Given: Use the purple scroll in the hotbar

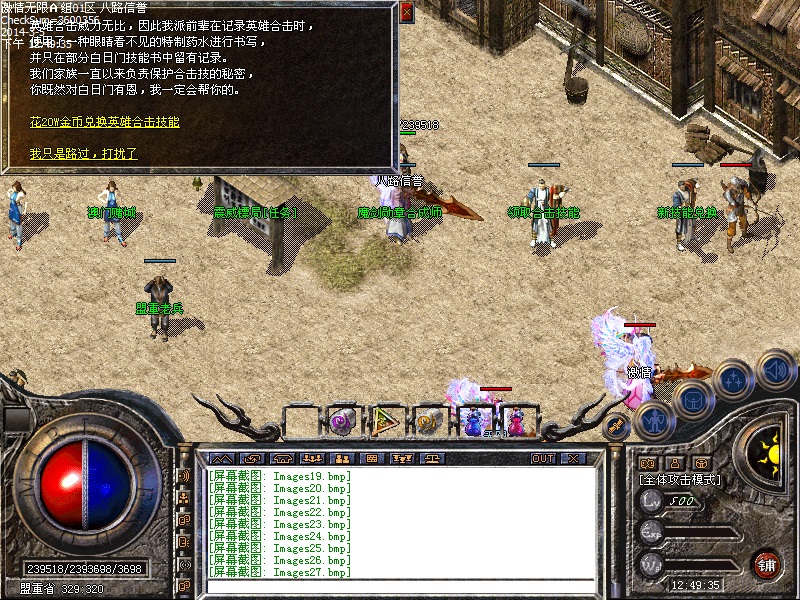Looking at the screenshot, I should (x=343, y=421).
